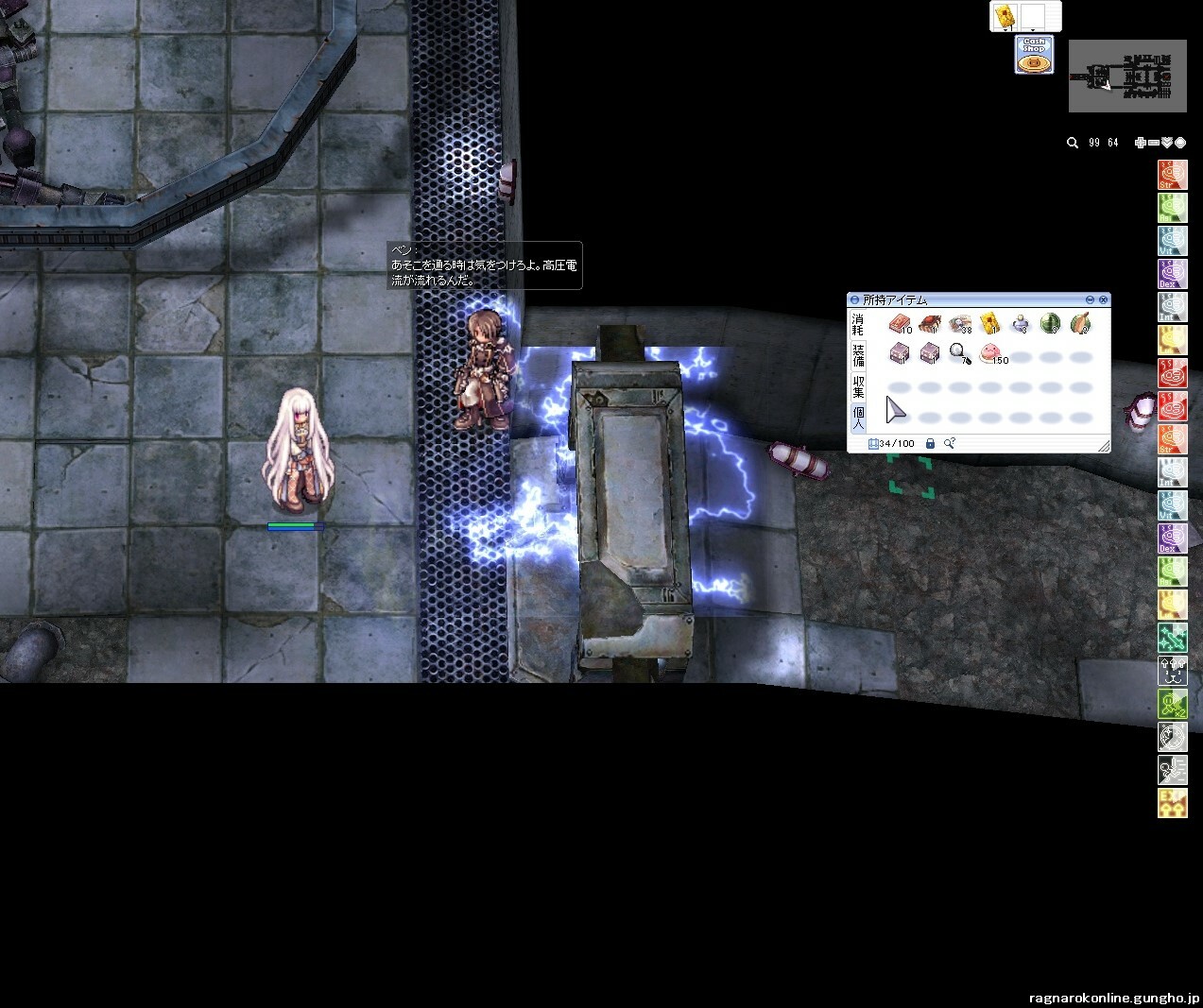Switch to the 消耗 consumables tab
Viewport: 1203px width, 1008px height.
[x=858, y=324]
